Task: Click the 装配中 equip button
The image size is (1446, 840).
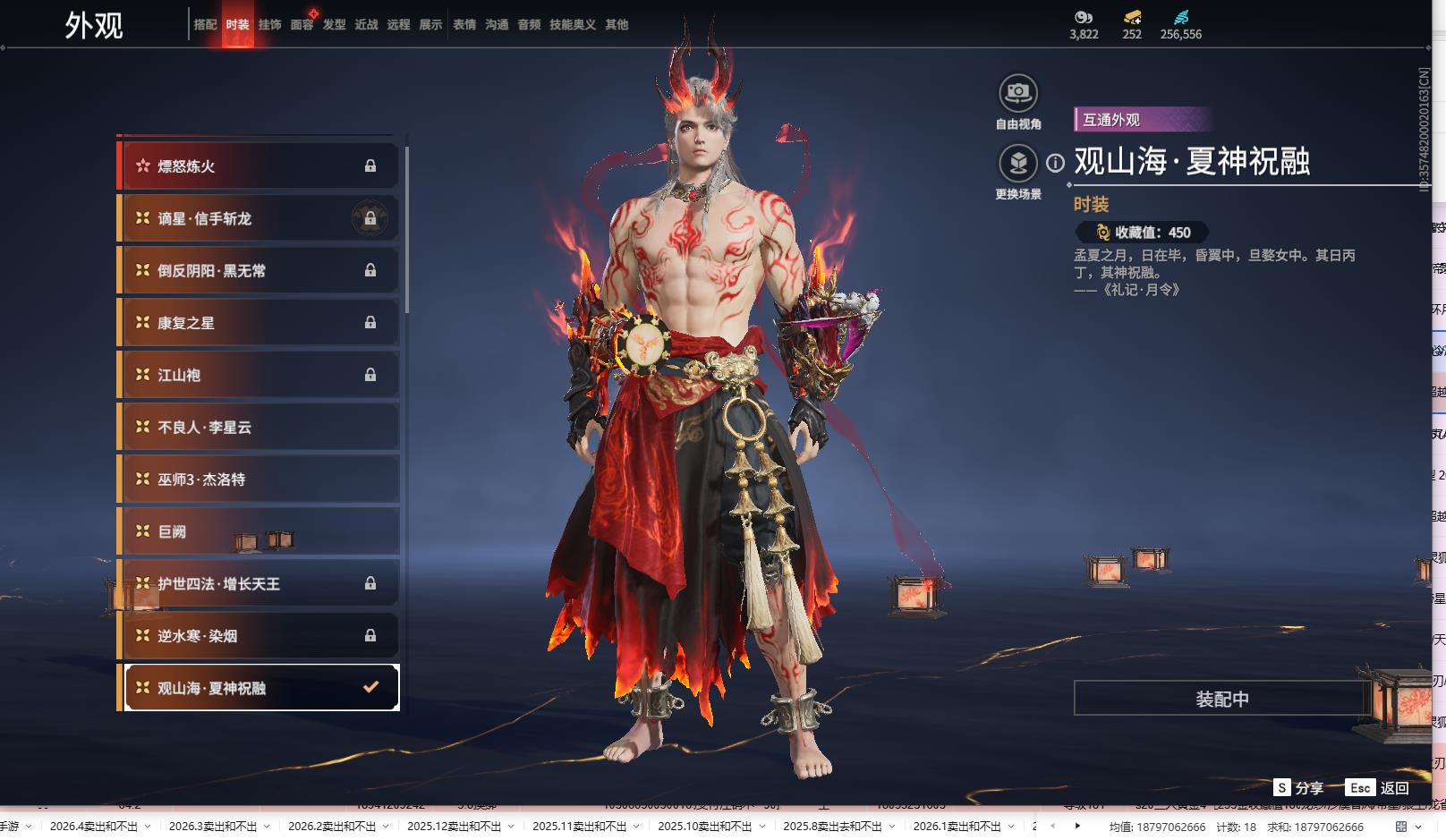Action: pyautogui.click(x=1221, y=699)
